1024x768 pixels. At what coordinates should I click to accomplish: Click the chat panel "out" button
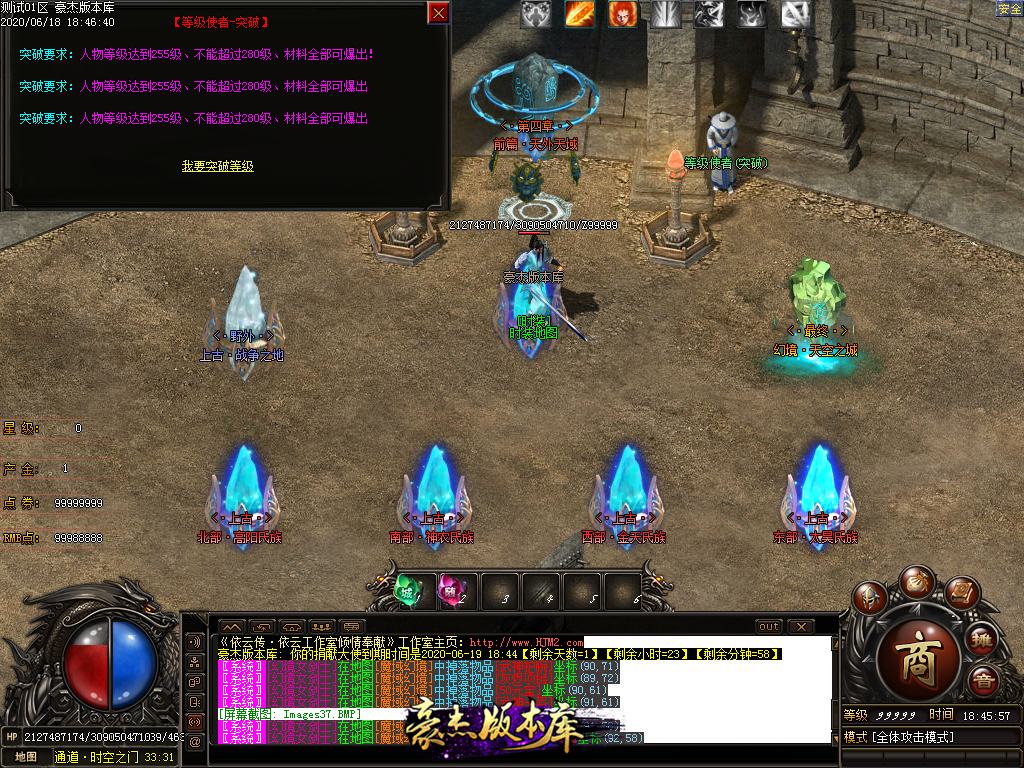(x=768, y=627)
